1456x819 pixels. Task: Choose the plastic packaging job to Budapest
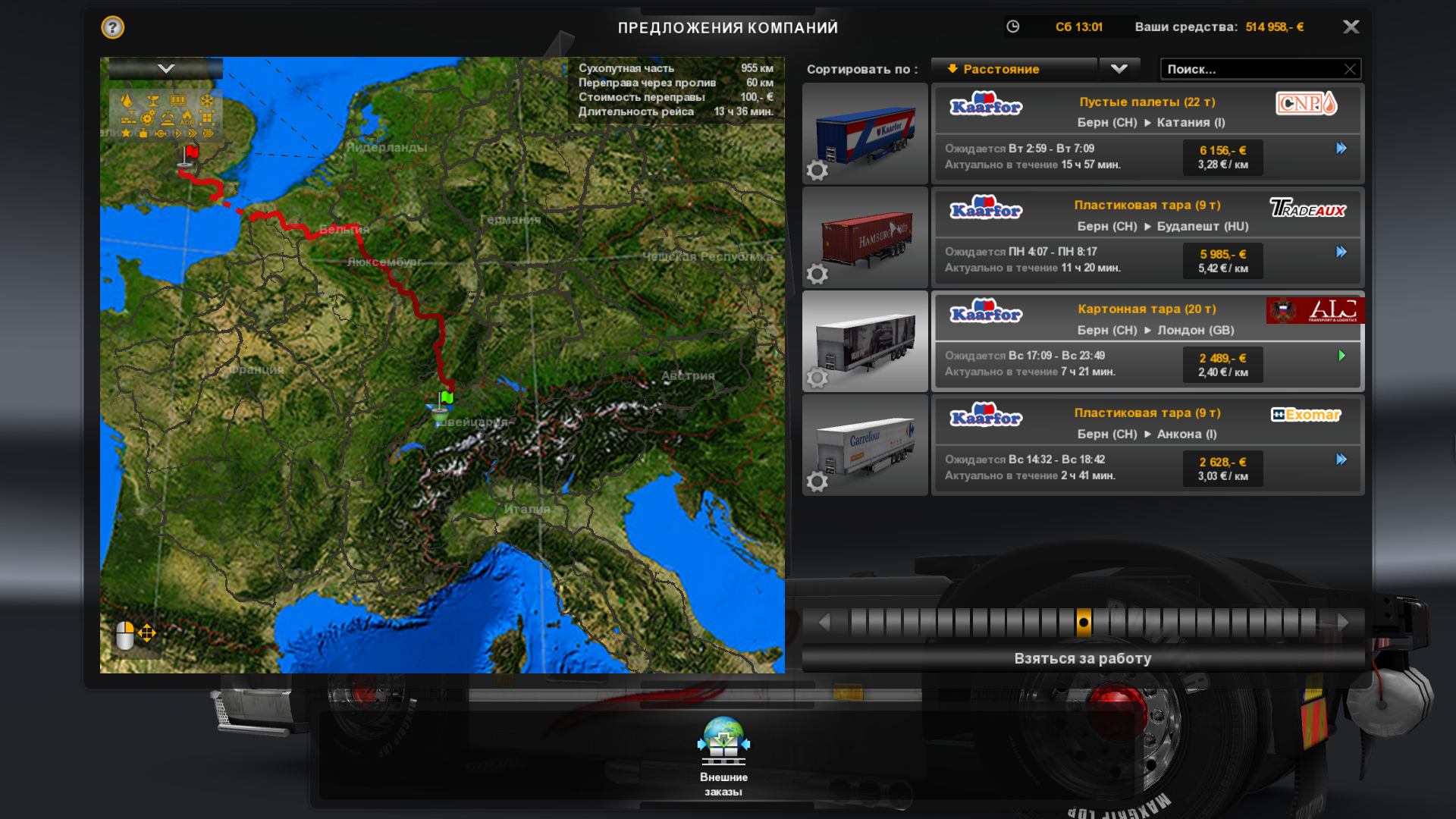[x=1147, y=237]
